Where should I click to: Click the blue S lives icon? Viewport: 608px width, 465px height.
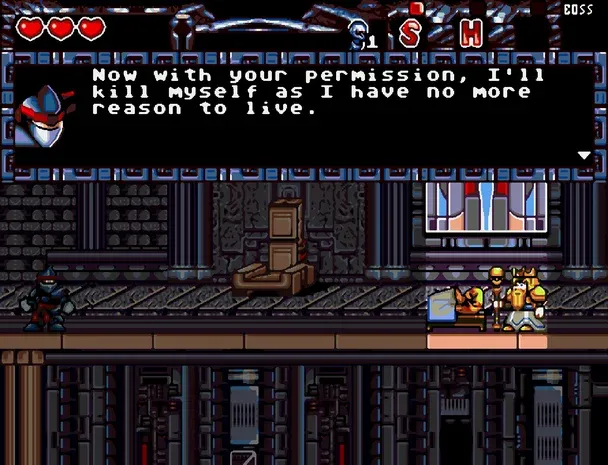(x=358, y=35)
